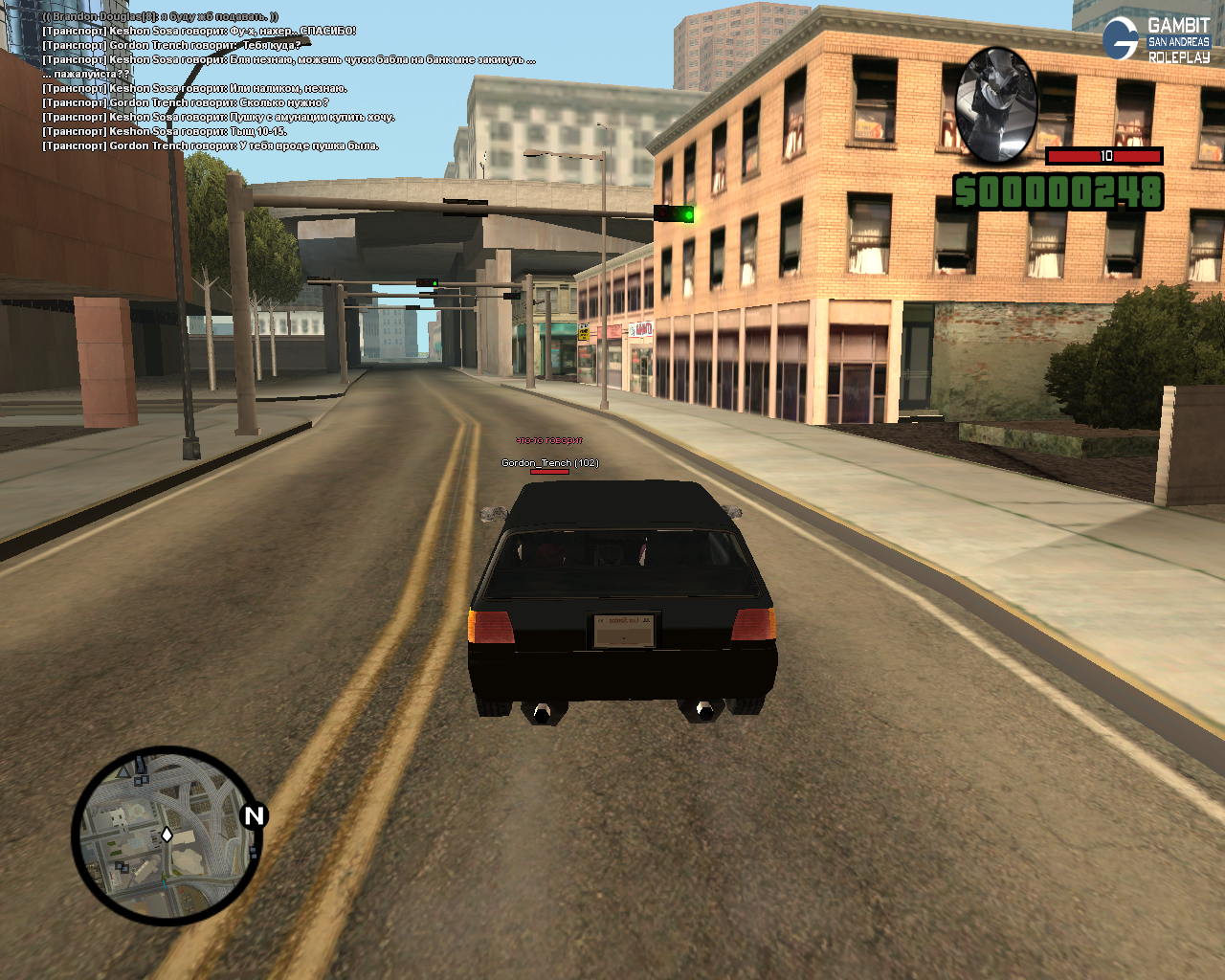
Task: Click the Gambit San Andreas Roleplay logo
Action: [x=1157, y=40]
